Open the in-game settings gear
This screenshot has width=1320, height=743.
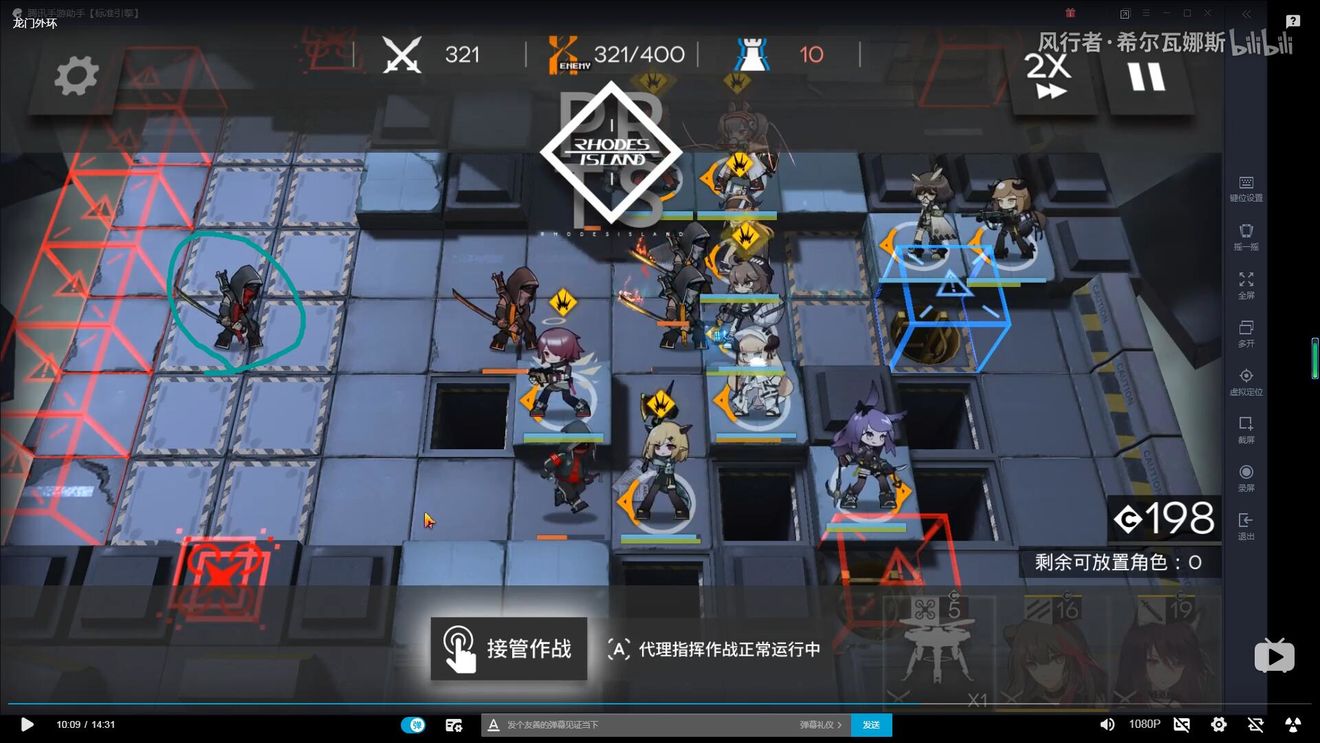click(75, 75)
